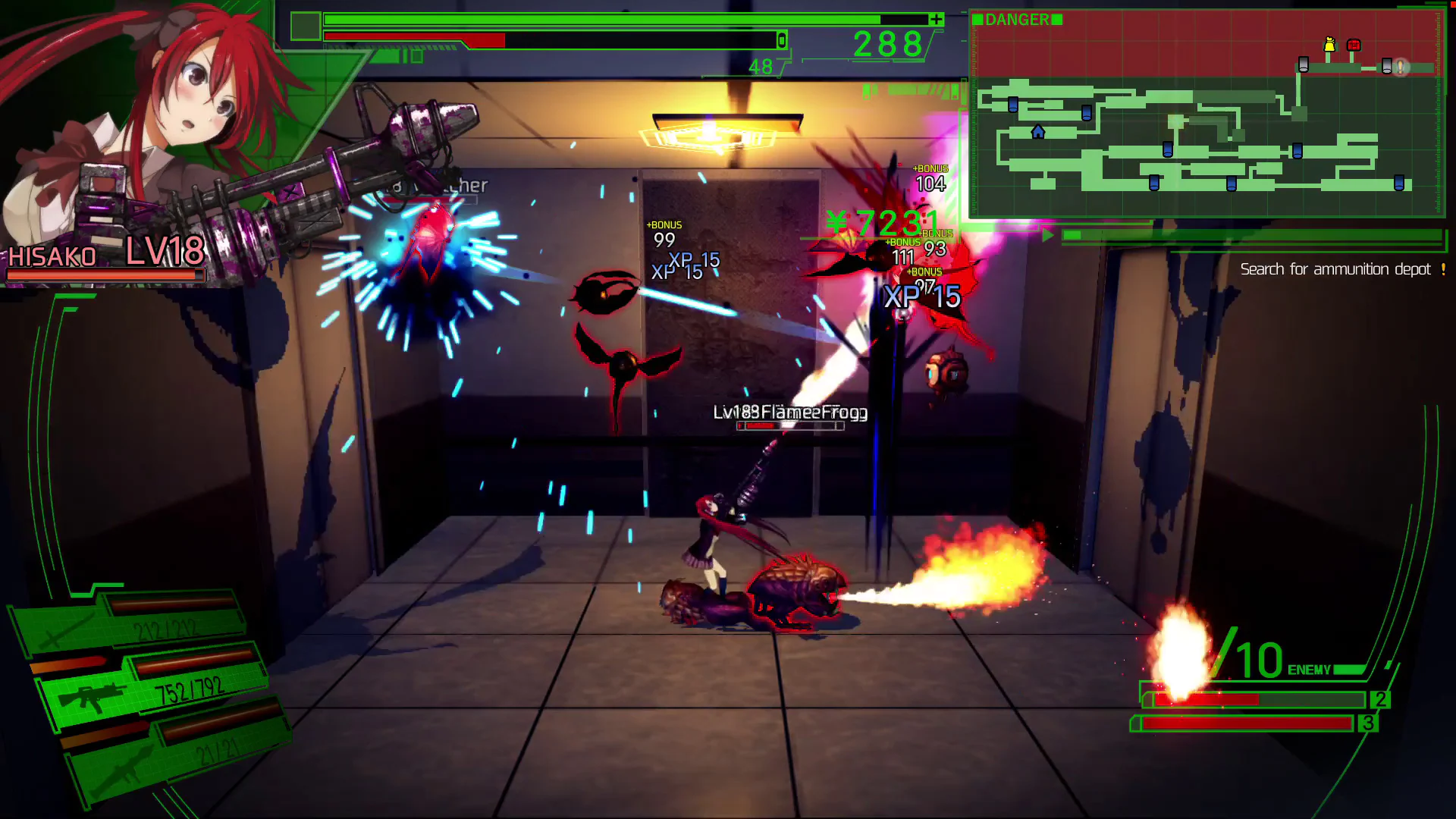The image size is (1456, 819).
Task: Click the battery-style ammo indicator near the reload bar
Action: coord(781,41)
